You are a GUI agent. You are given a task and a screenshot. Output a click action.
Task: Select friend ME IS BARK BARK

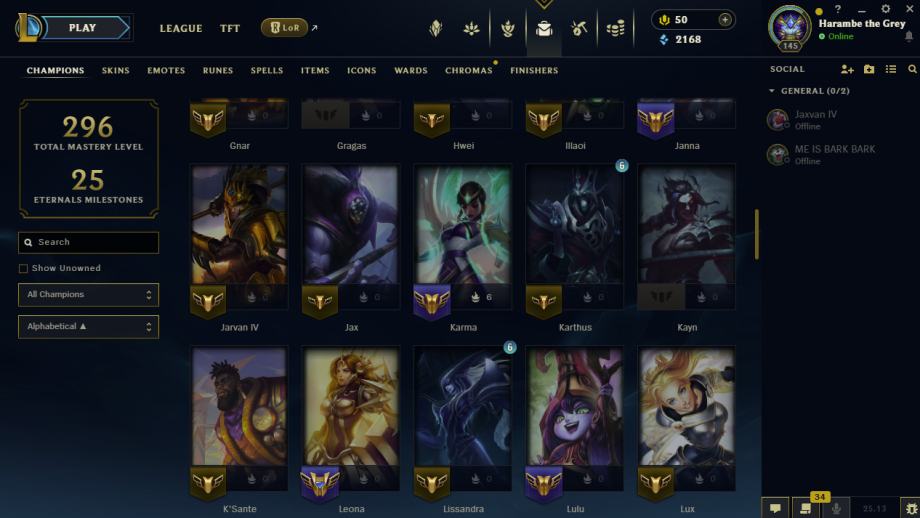point(834,149)
